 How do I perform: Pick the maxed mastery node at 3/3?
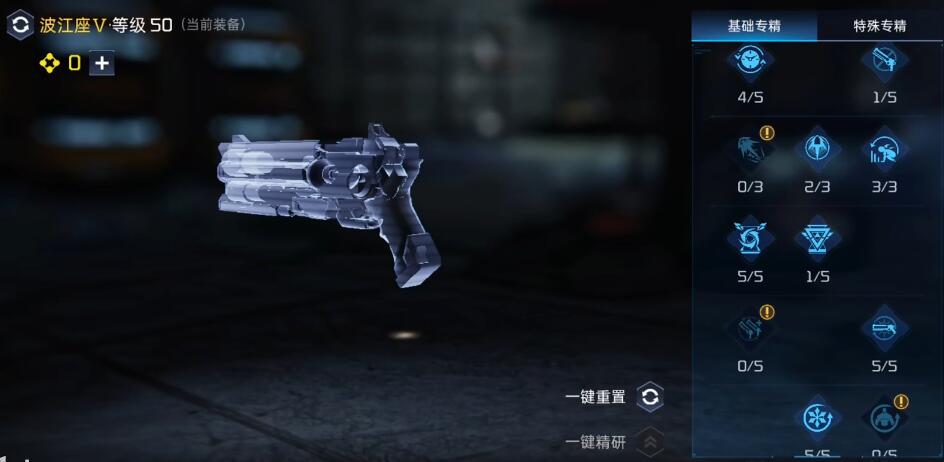(x=884, y=151)
